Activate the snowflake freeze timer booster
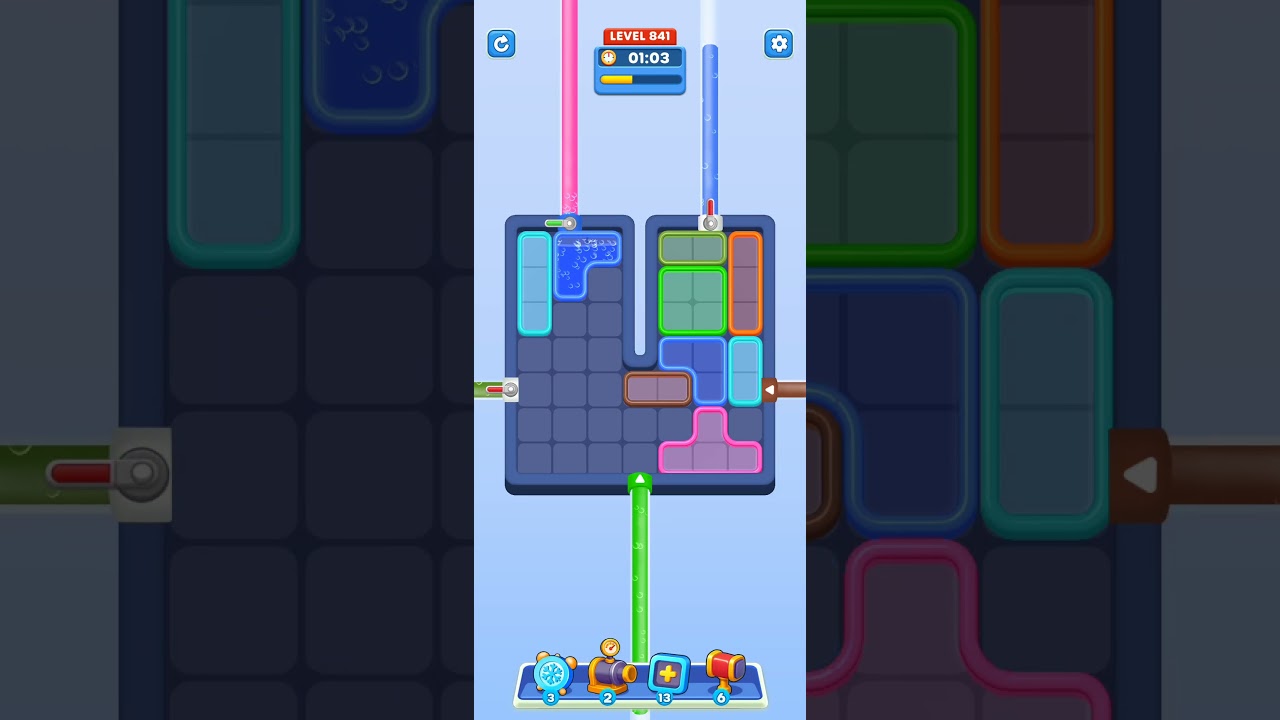Screen dimensions: 1280x720 pos(551,677)
